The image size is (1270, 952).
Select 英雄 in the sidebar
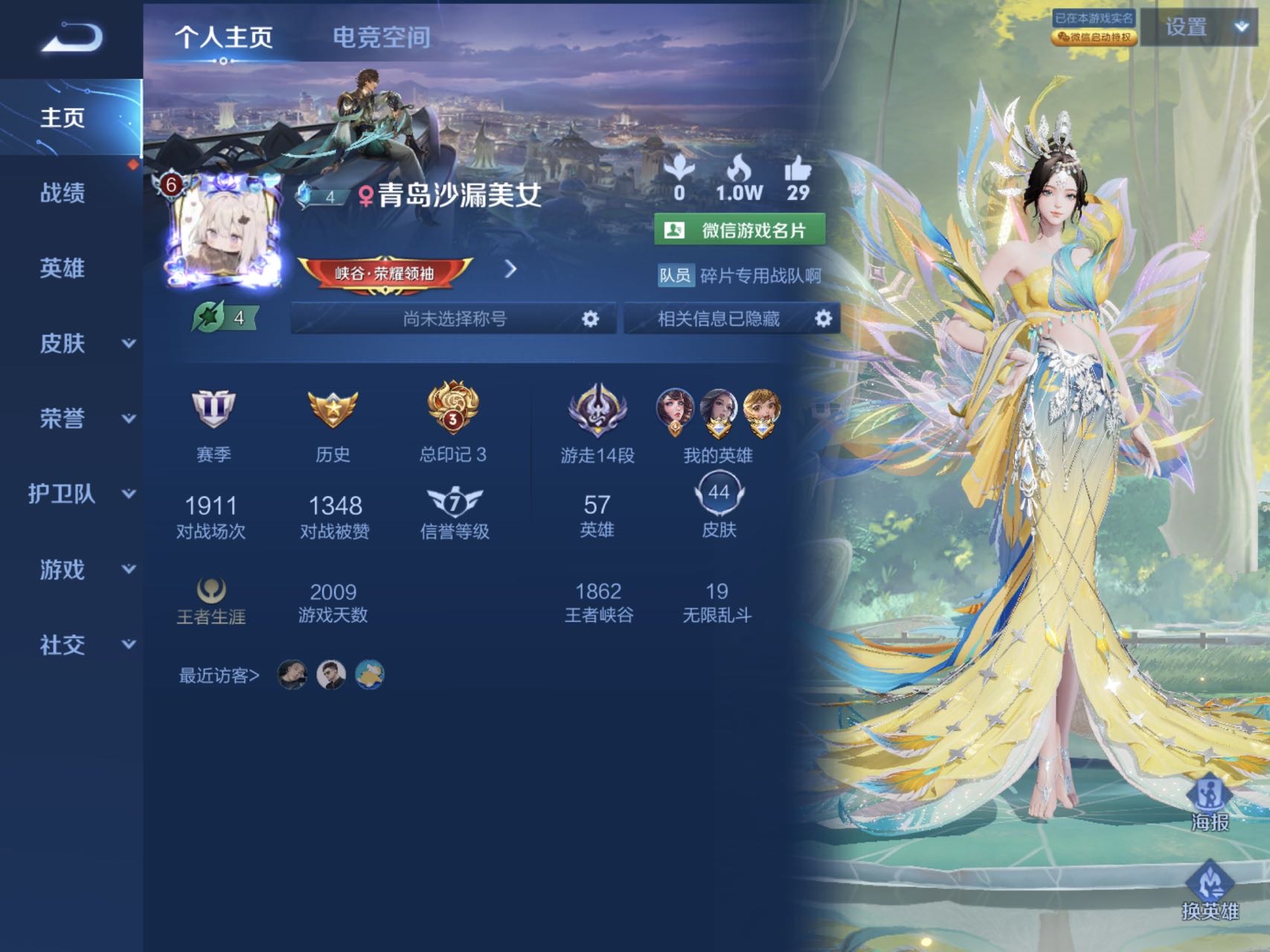[62, 268]
